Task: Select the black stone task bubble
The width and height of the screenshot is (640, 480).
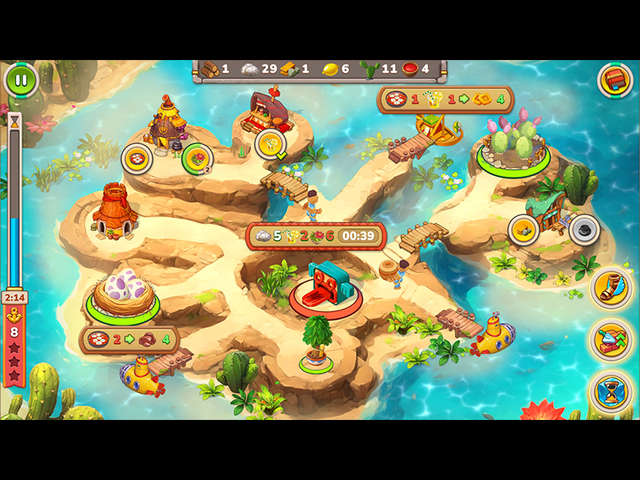Action: (x=584, y=230)
